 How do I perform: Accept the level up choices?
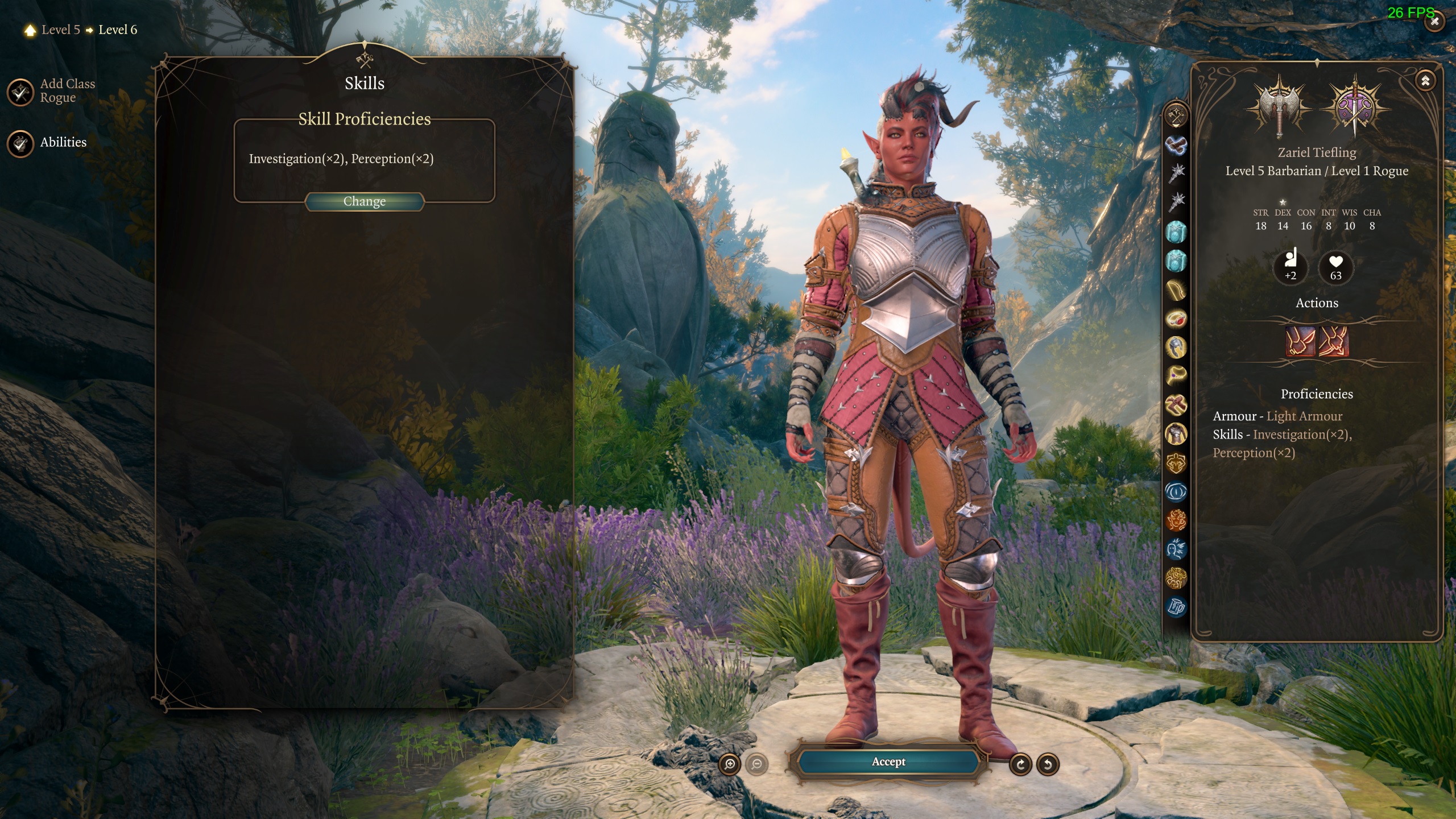point(888,762)
